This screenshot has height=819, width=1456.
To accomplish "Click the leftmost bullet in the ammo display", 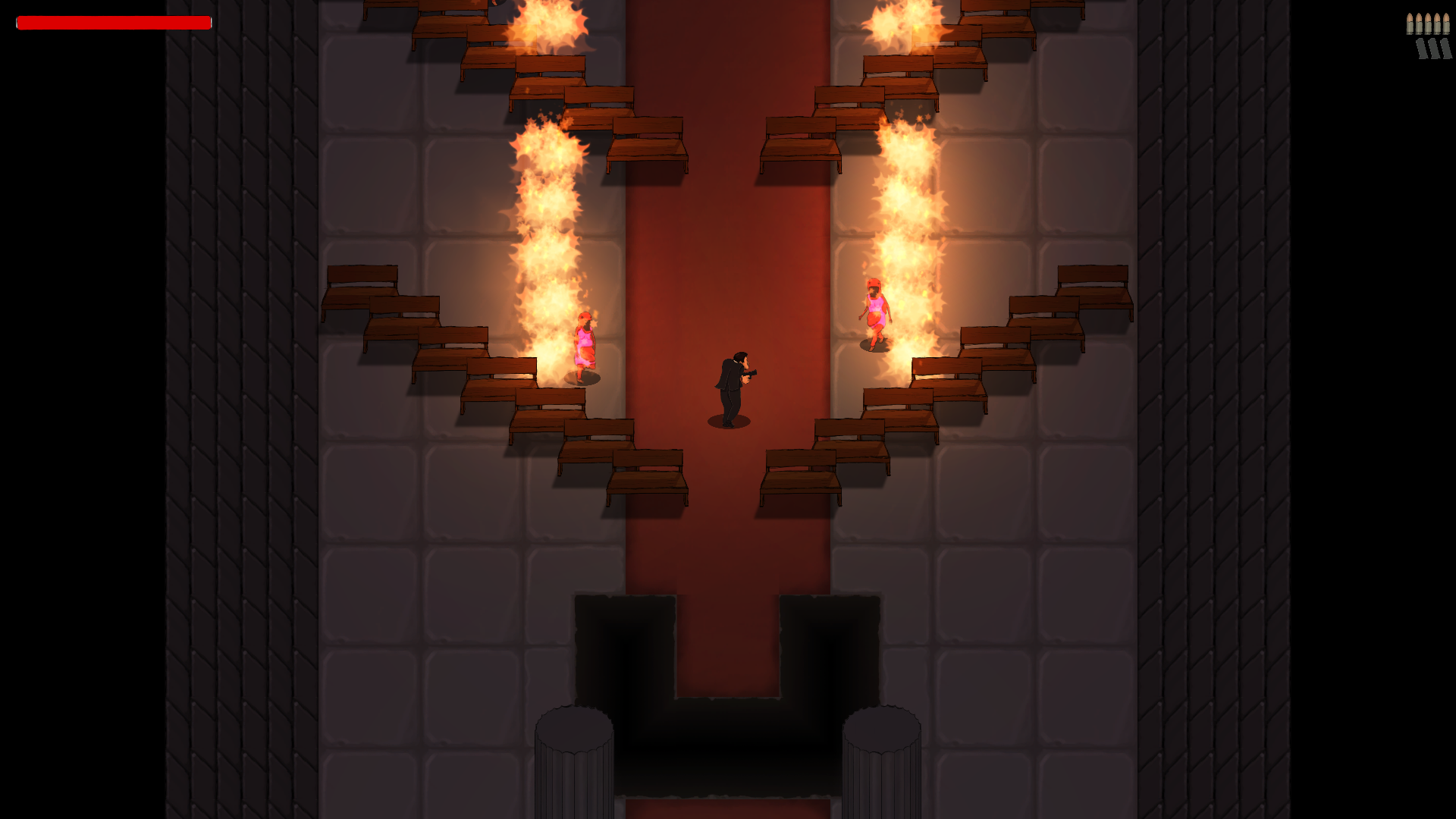I will pyautogui.click(x=1410, y=23).
